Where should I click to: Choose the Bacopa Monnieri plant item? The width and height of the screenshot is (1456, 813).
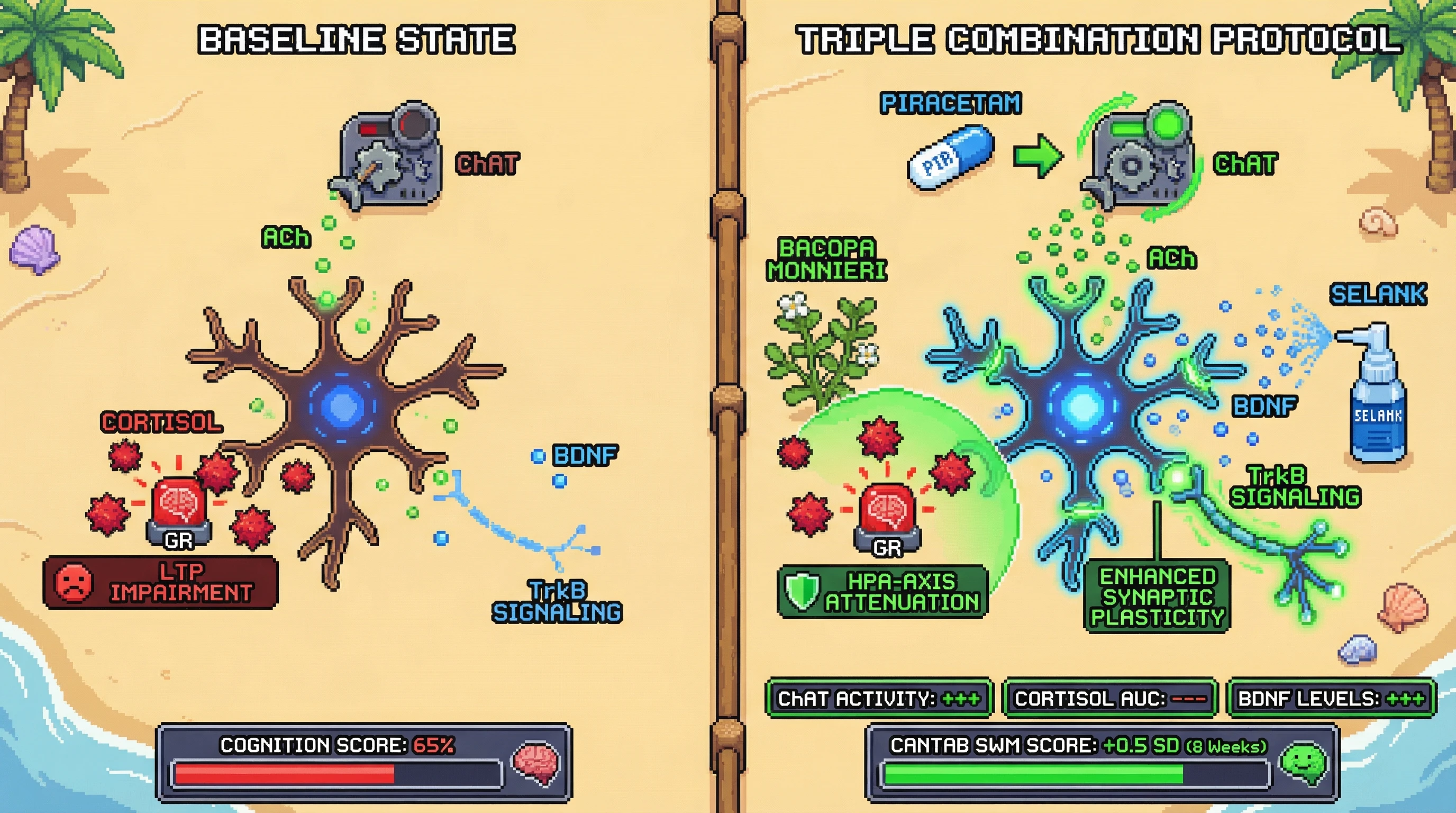820,350
